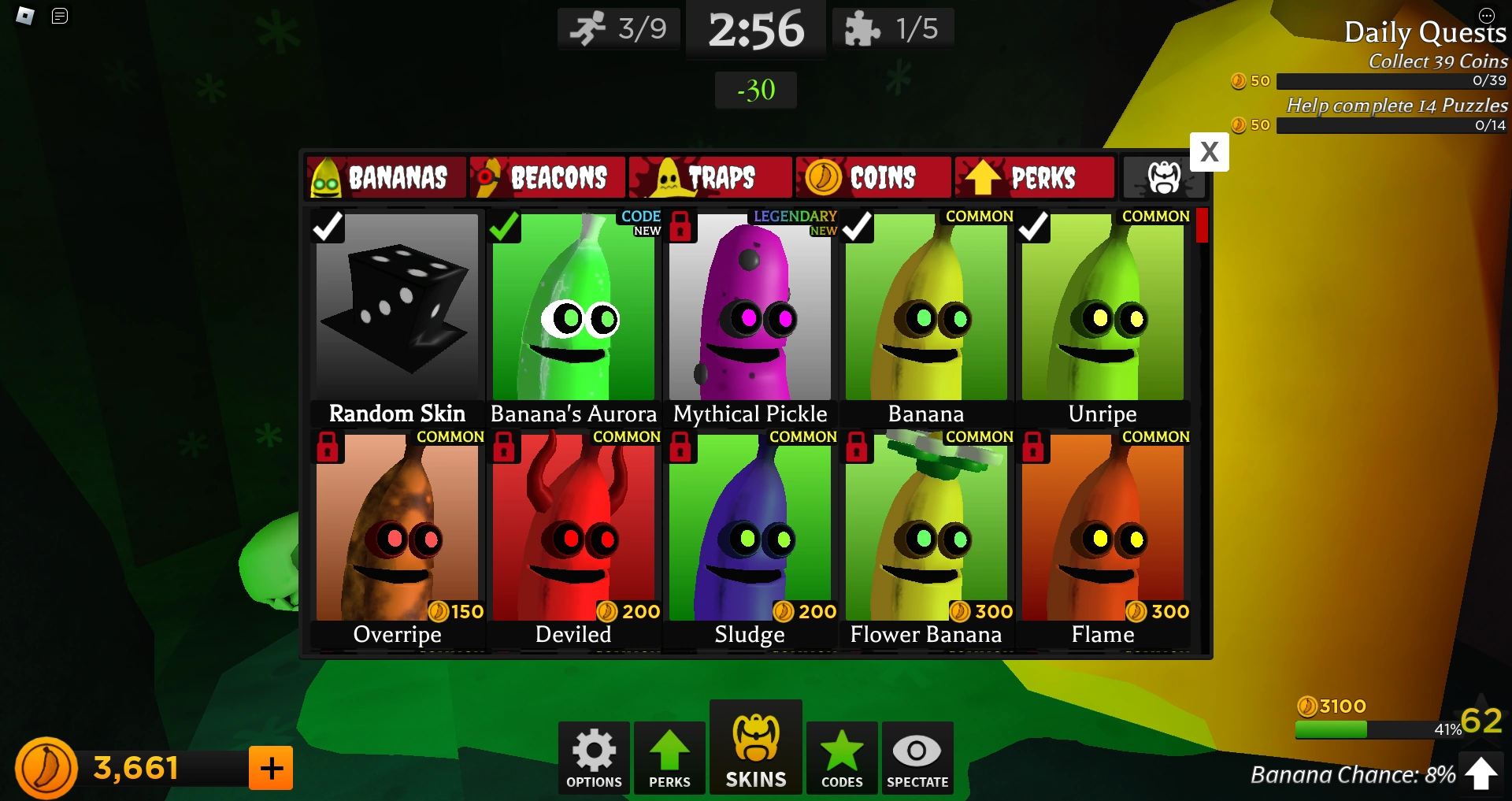Click the Spectate eye icon

pyautogui.click(x=917, y=757)
